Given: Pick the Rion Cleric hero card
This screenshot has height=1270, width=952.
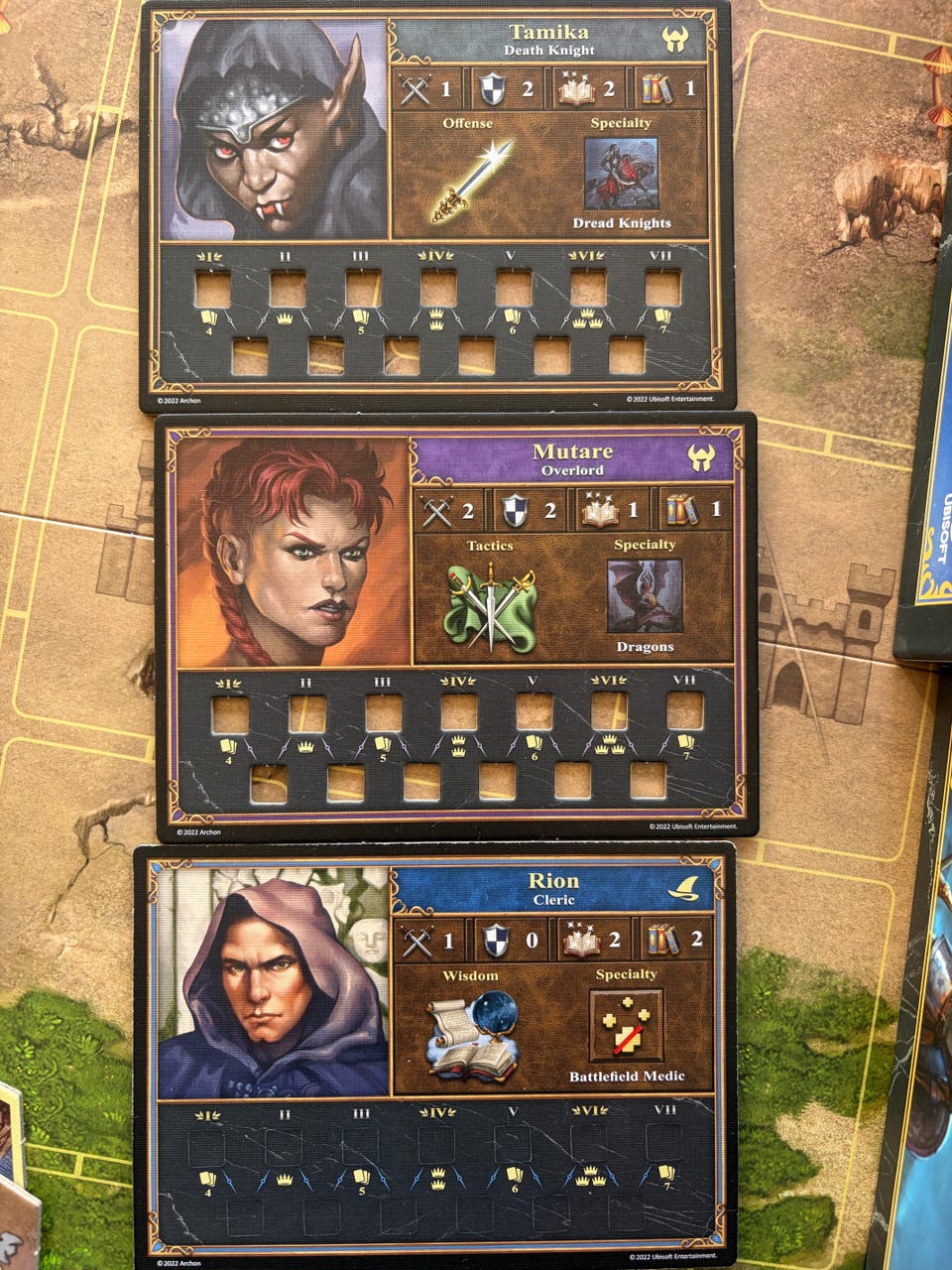Looking at the screenshot, I should tap(434, 1057).
